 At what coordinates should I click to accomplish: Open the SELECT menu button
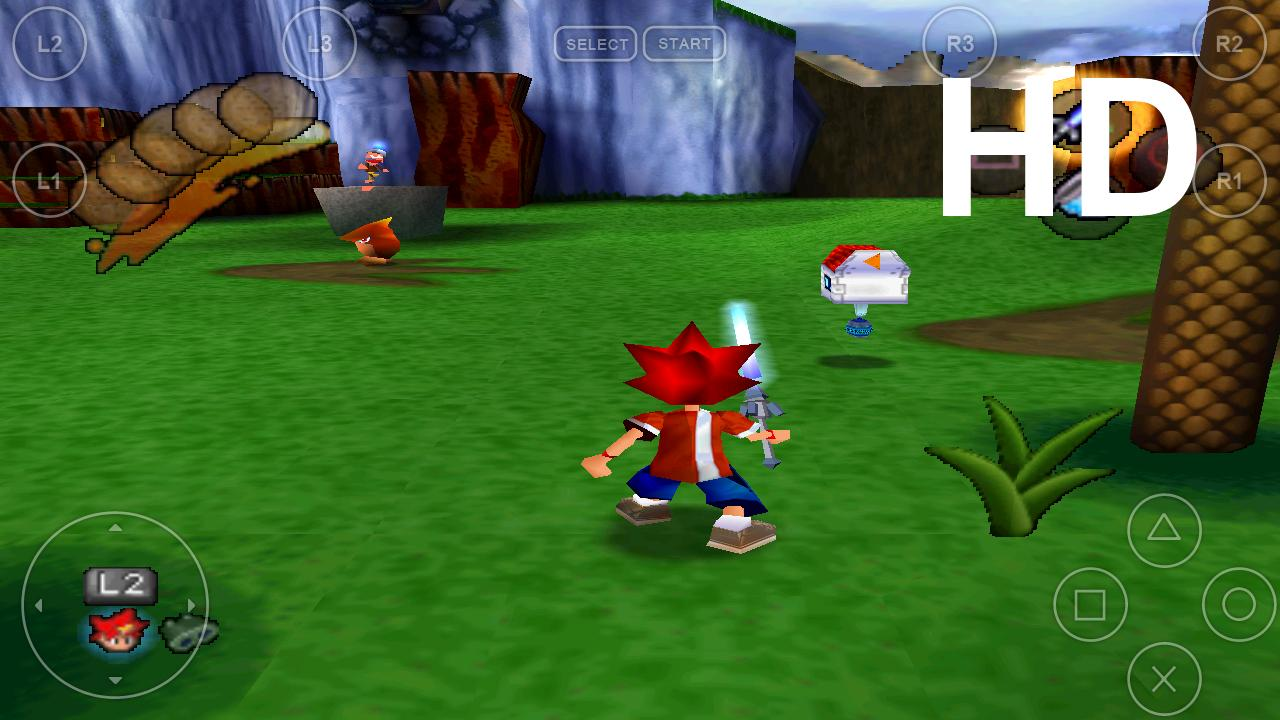coord(596,44)
